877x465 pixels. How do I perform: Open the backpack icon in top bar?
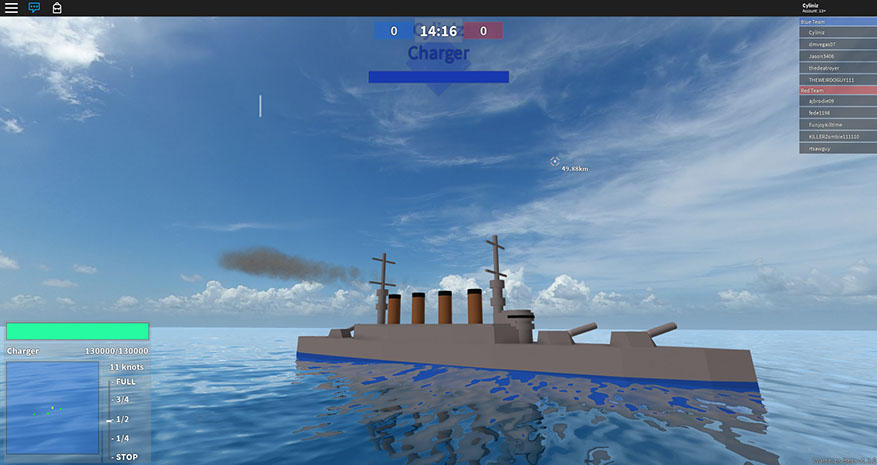tap(57, 8)
